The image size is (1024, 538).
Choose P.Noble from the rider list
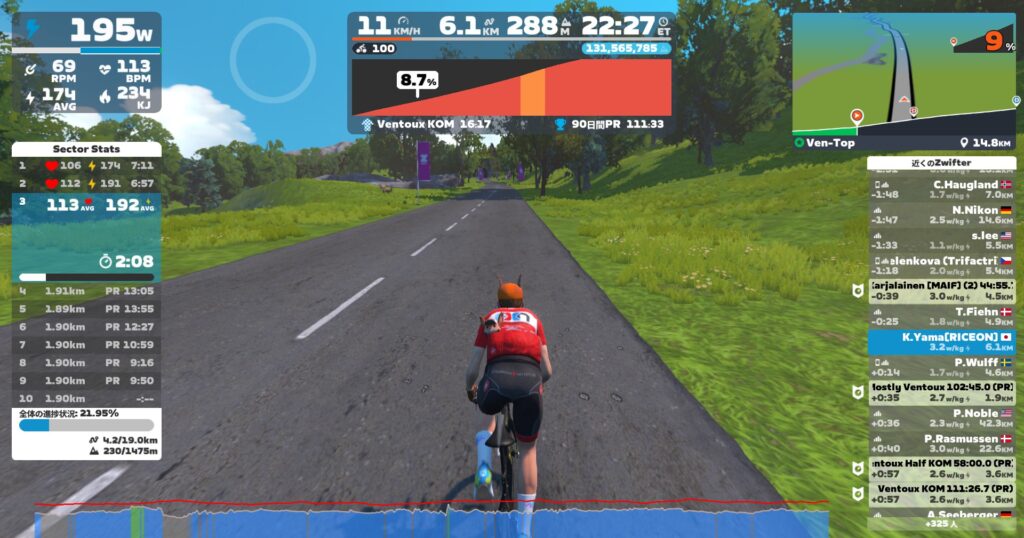pos(942,417)
